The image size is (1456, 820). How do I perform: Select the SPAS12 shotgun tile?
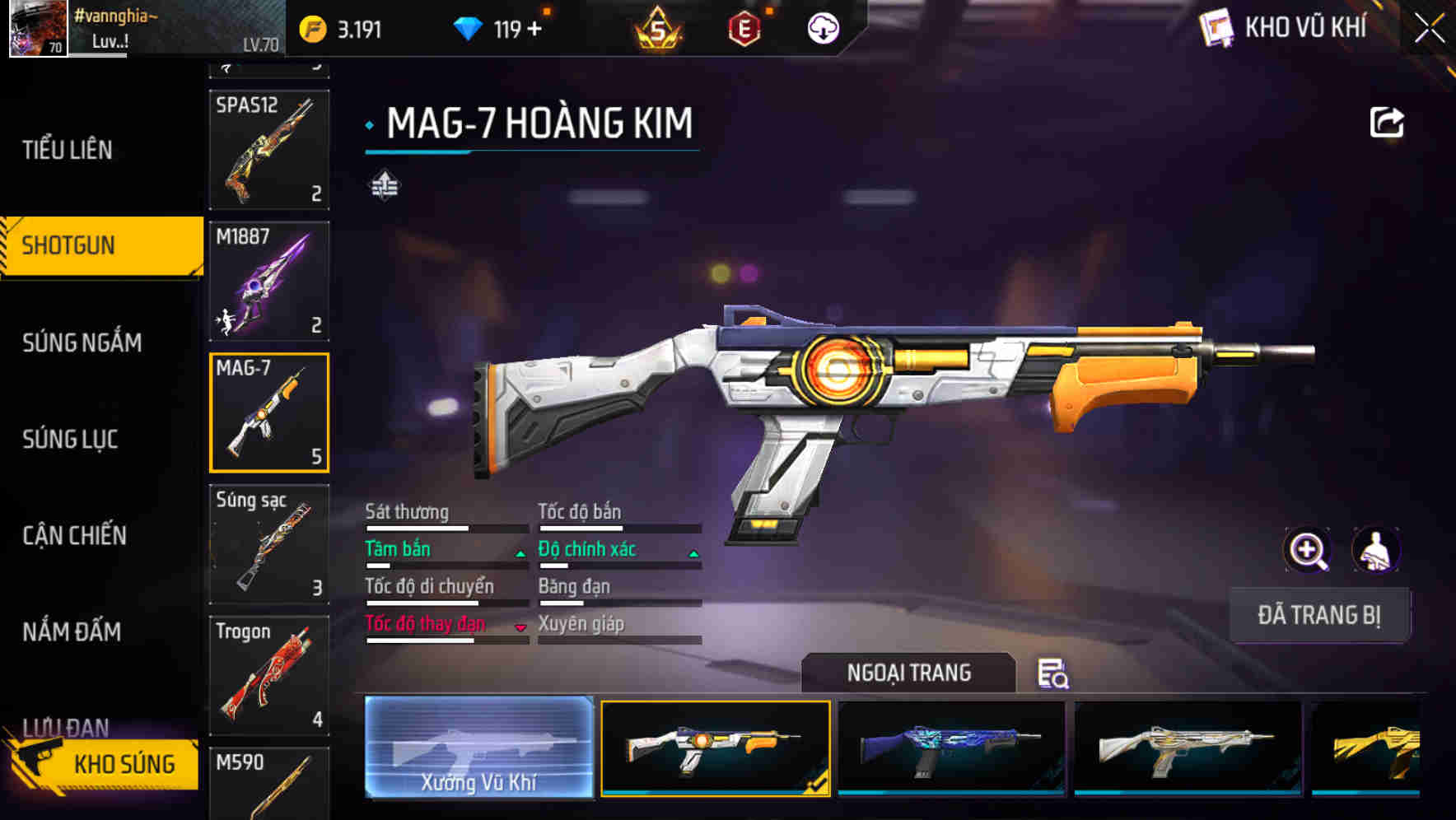point(269,149)
